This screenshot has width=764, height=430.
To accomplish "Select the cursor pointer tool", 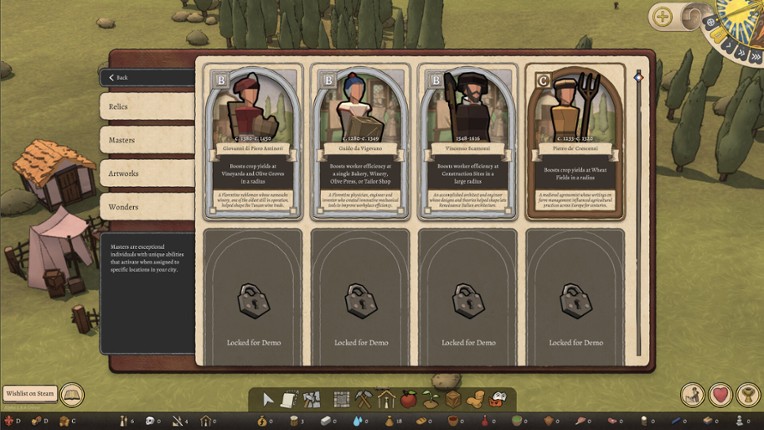I will coord(268,399).
